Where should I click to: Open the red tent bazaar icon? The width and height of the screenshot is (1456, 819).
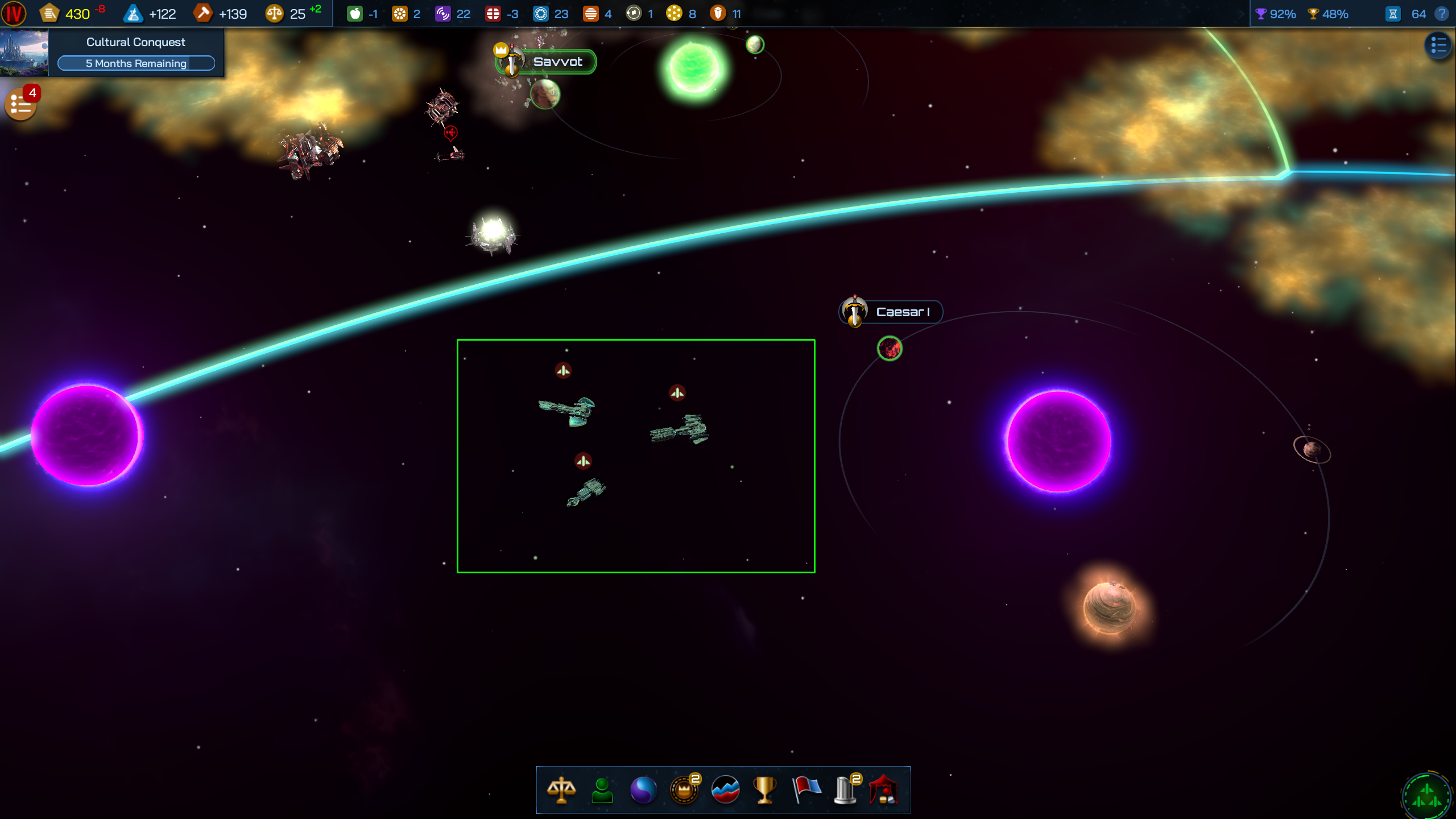884,790
